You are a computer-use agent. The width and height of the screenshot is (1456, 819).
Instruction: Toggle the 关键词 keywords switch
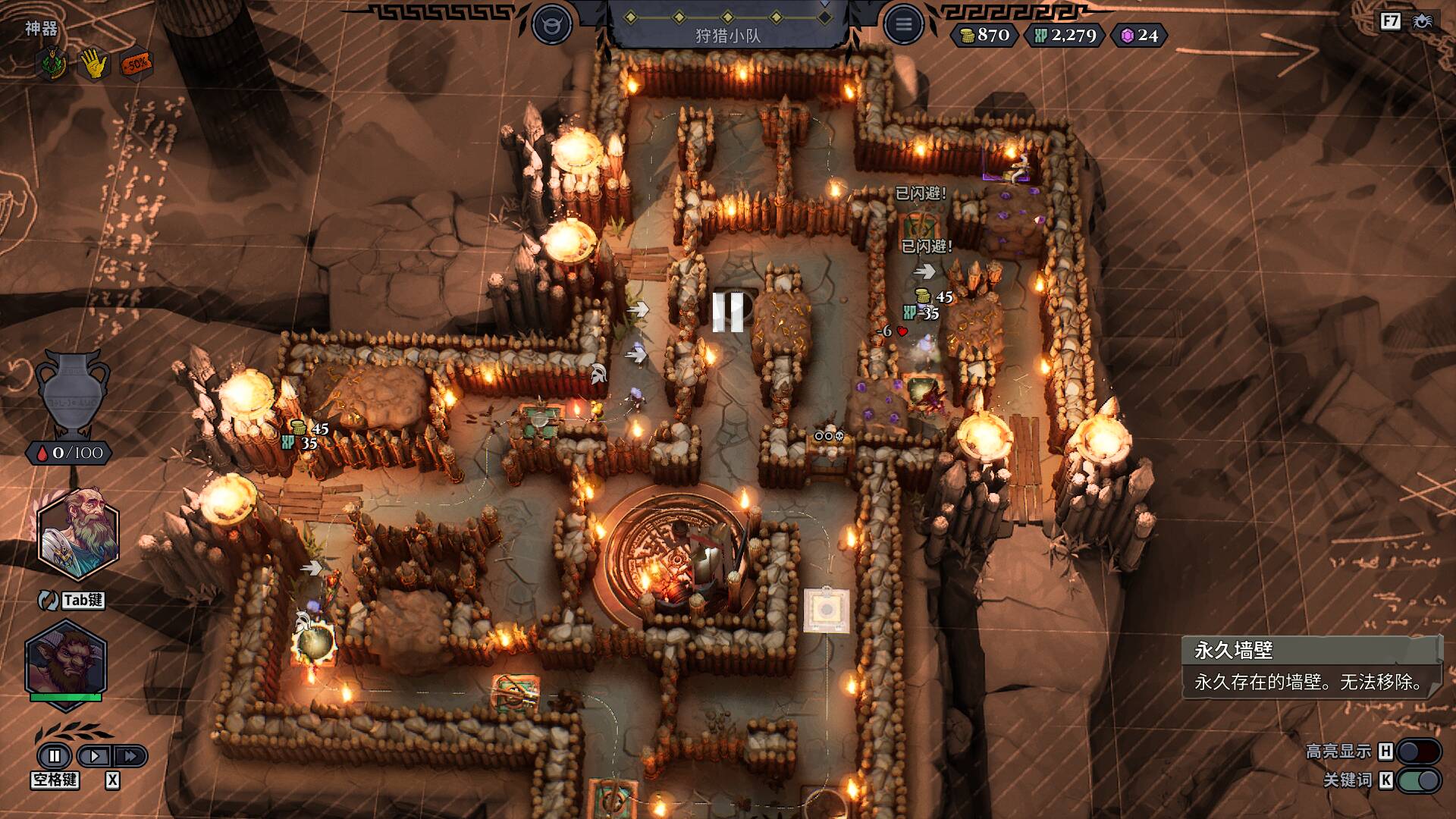pos(1418,780)
